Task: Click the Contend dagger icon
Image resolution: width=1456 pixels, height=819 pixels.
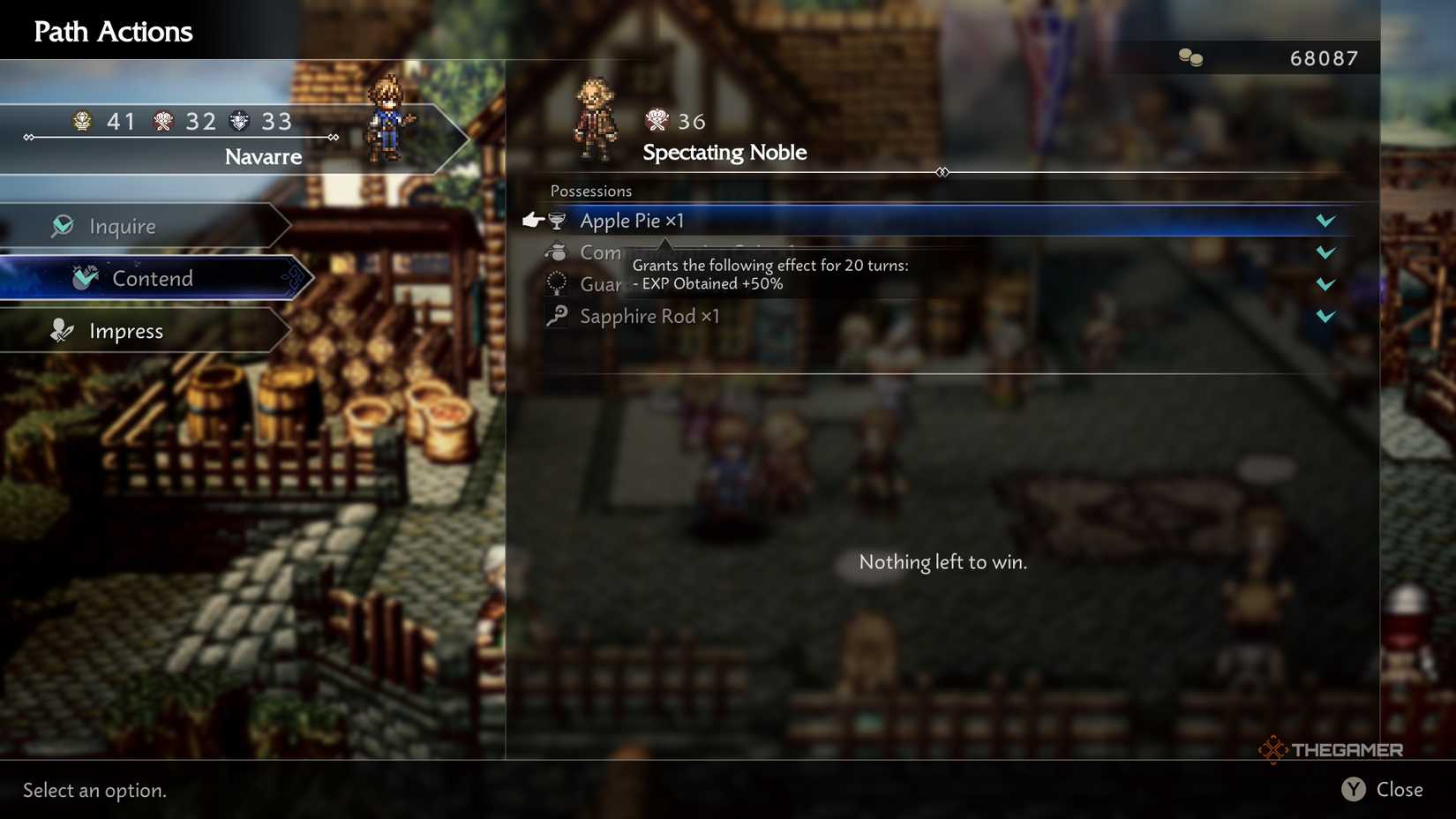Action: (84, 277)
